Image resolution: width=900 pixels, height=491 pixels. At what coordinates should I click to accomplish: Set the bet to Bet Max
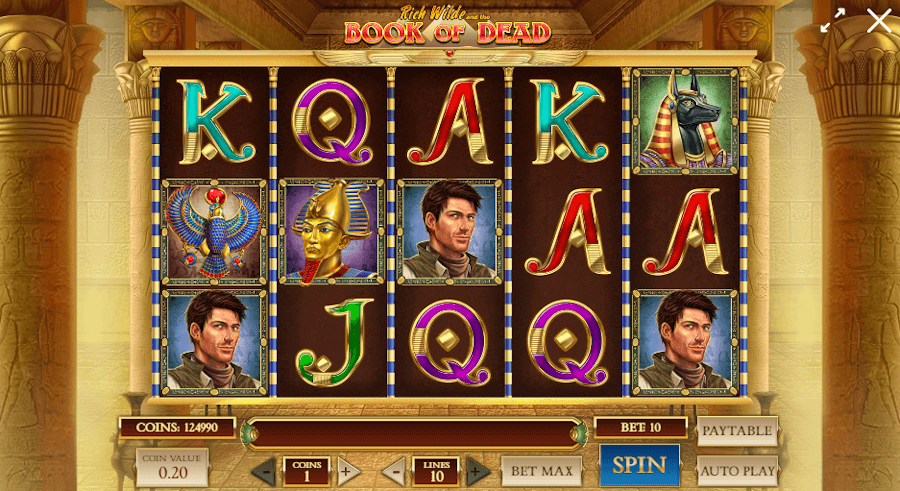[x=541, y=470]
